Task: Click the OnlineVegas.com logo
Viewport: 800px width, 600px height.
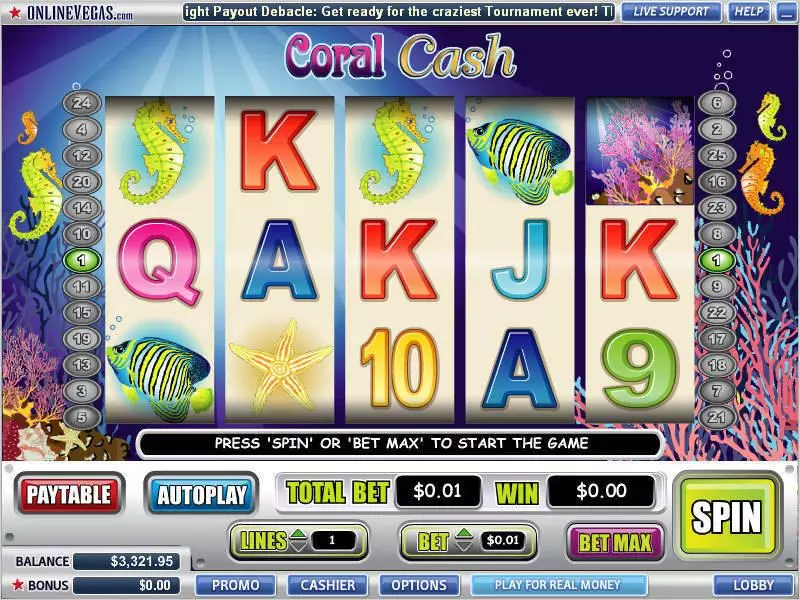Action: pos(70,13)
